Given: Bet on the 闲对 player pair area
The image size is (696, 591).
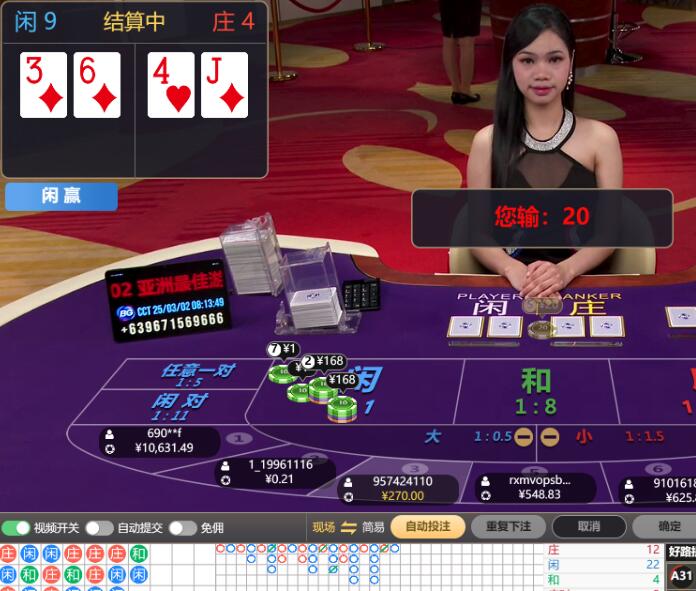Looking at the screenshot, I should click(180, 405).
